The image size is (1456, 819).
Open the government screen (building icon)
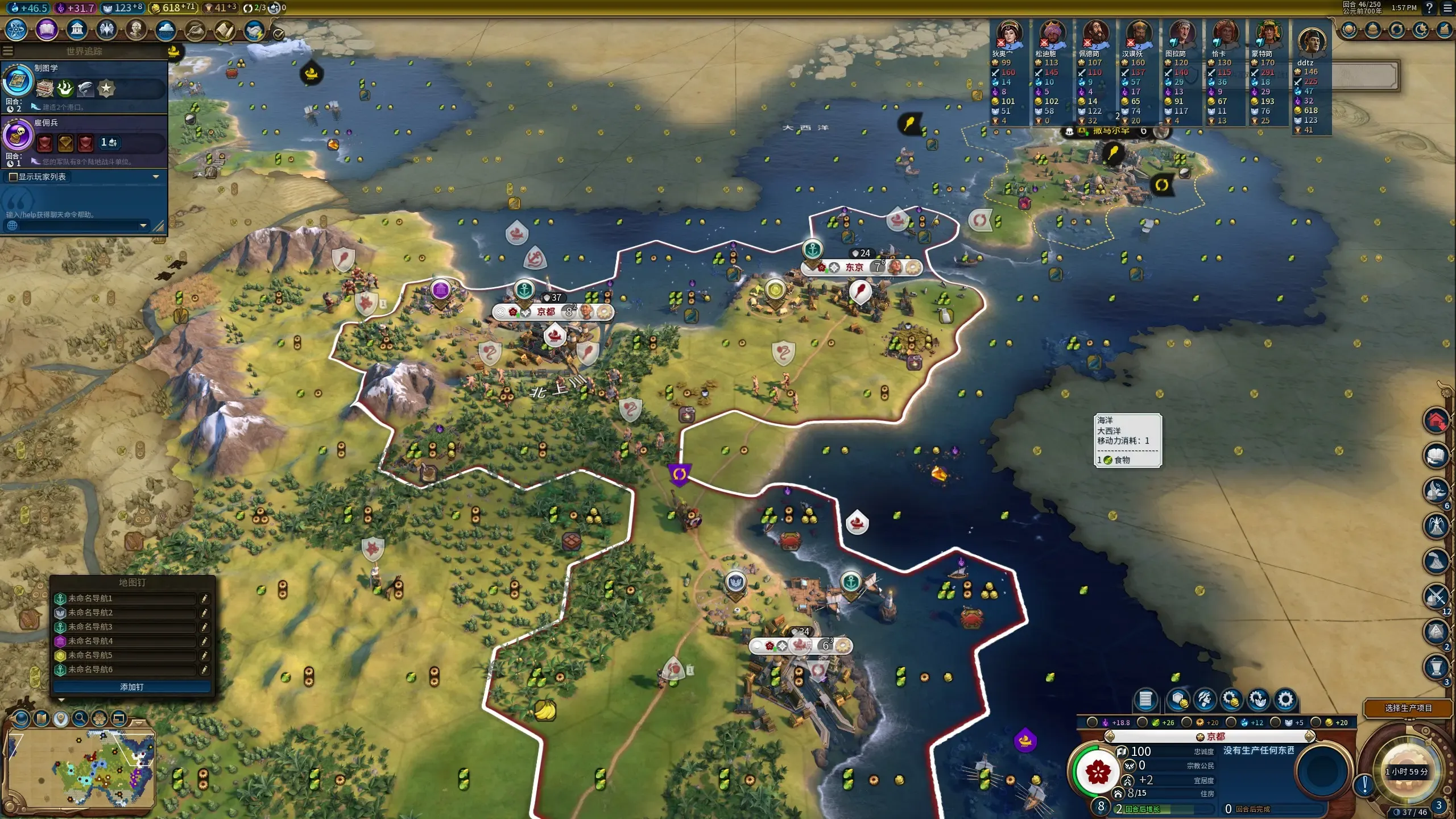click(77, 30)
